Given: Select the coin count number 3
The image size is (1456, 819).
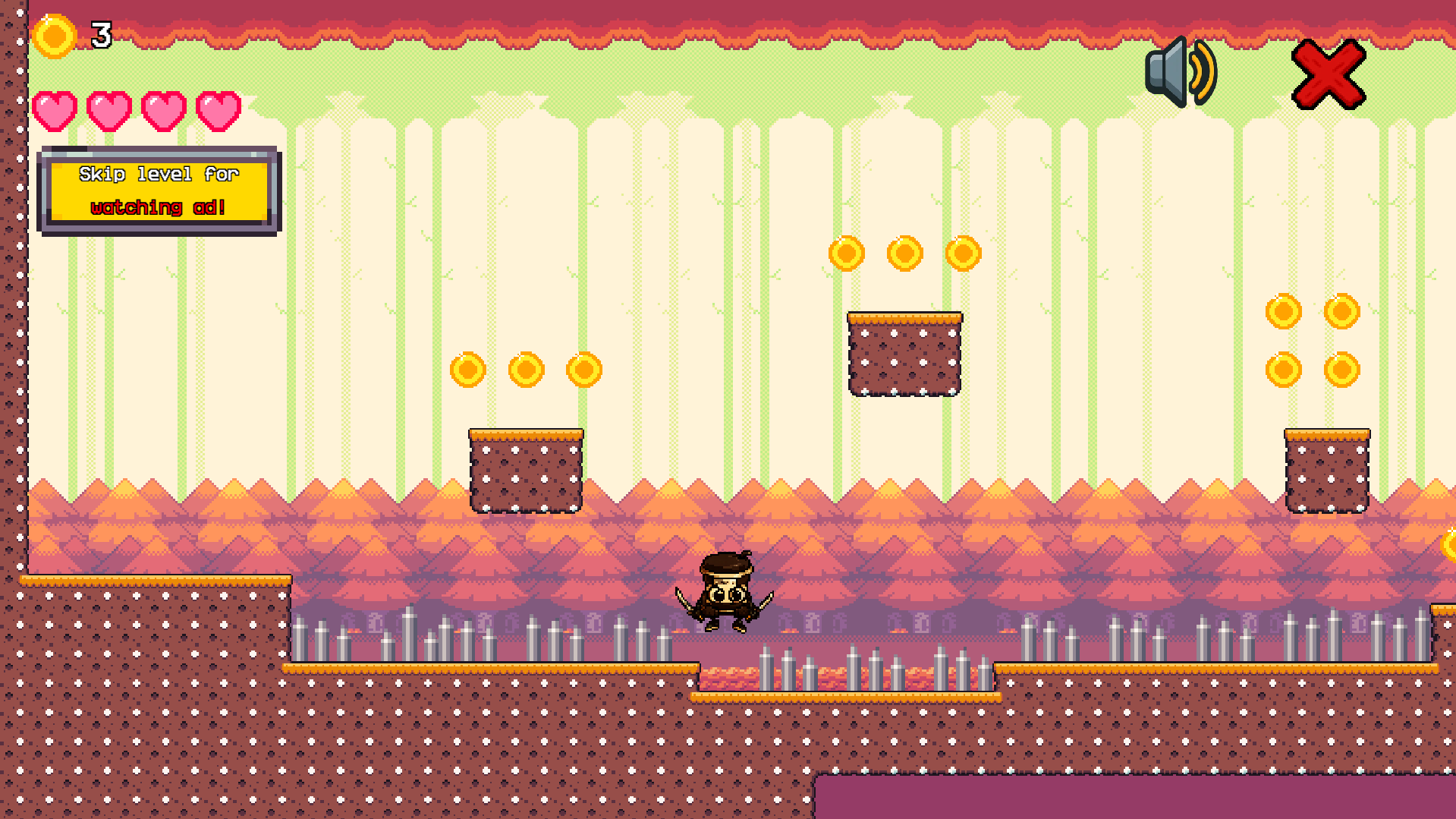Looking at the screenshot, I should pyautogui.click(x=99, y=33).
